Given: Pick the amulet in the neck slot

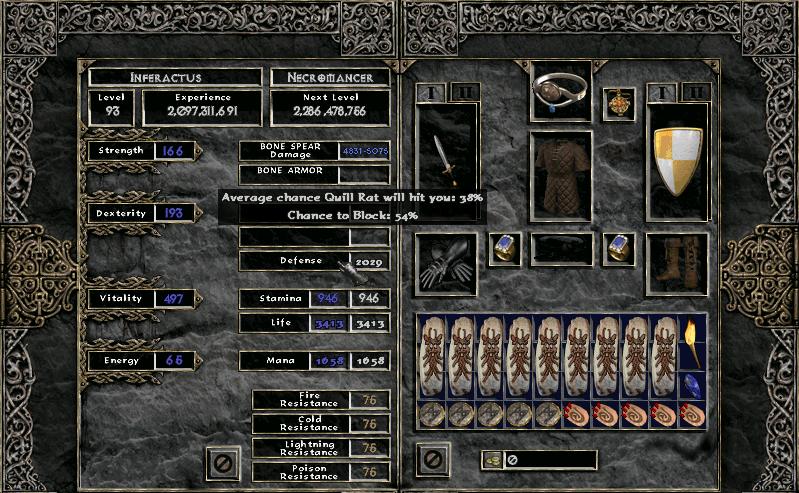Looking at the screenshot, I should 618,104.
